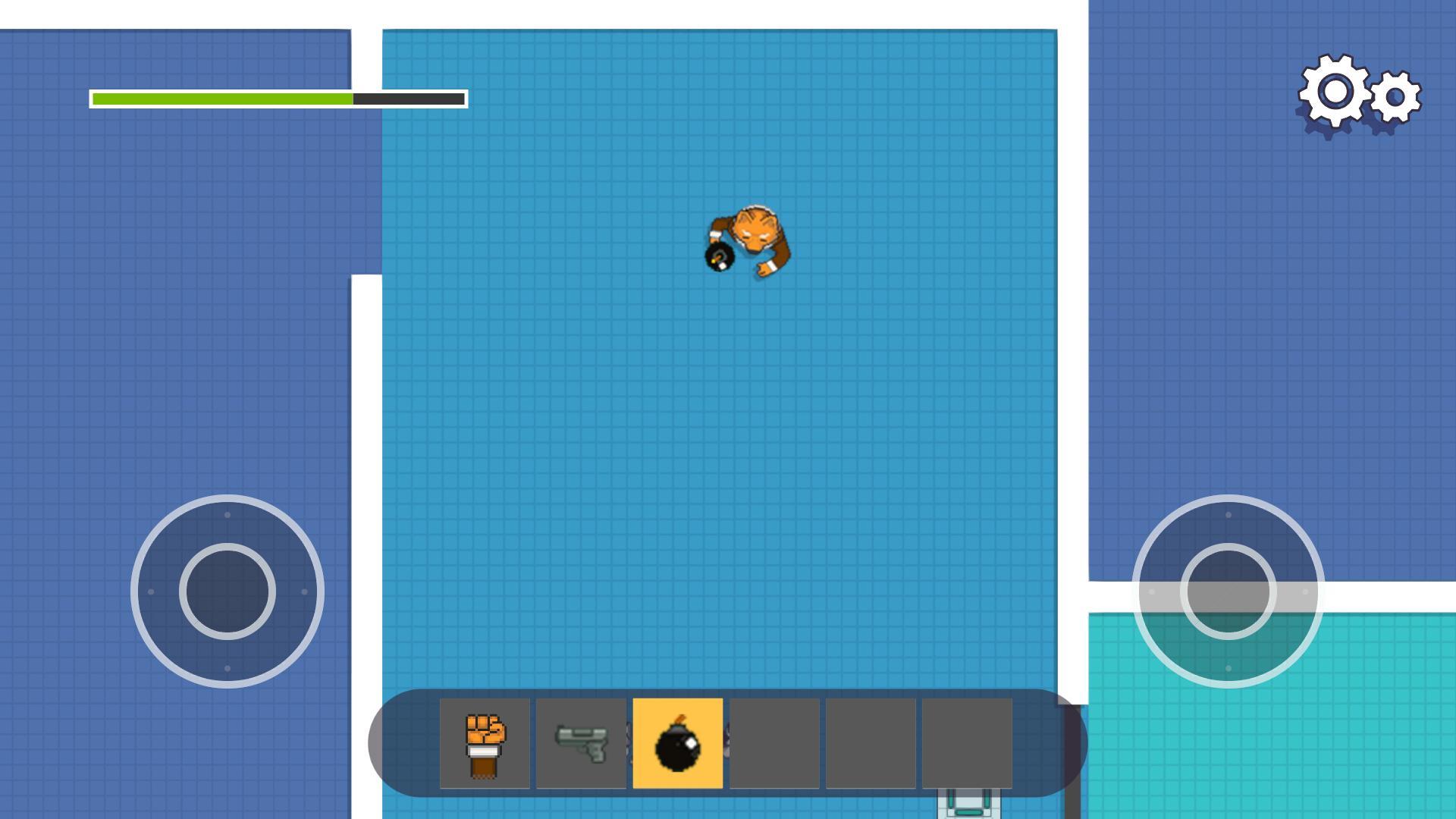The image size is (1456, 819).
Task: Select the fist melee weapon slot
Action: (x=485, y=743)
